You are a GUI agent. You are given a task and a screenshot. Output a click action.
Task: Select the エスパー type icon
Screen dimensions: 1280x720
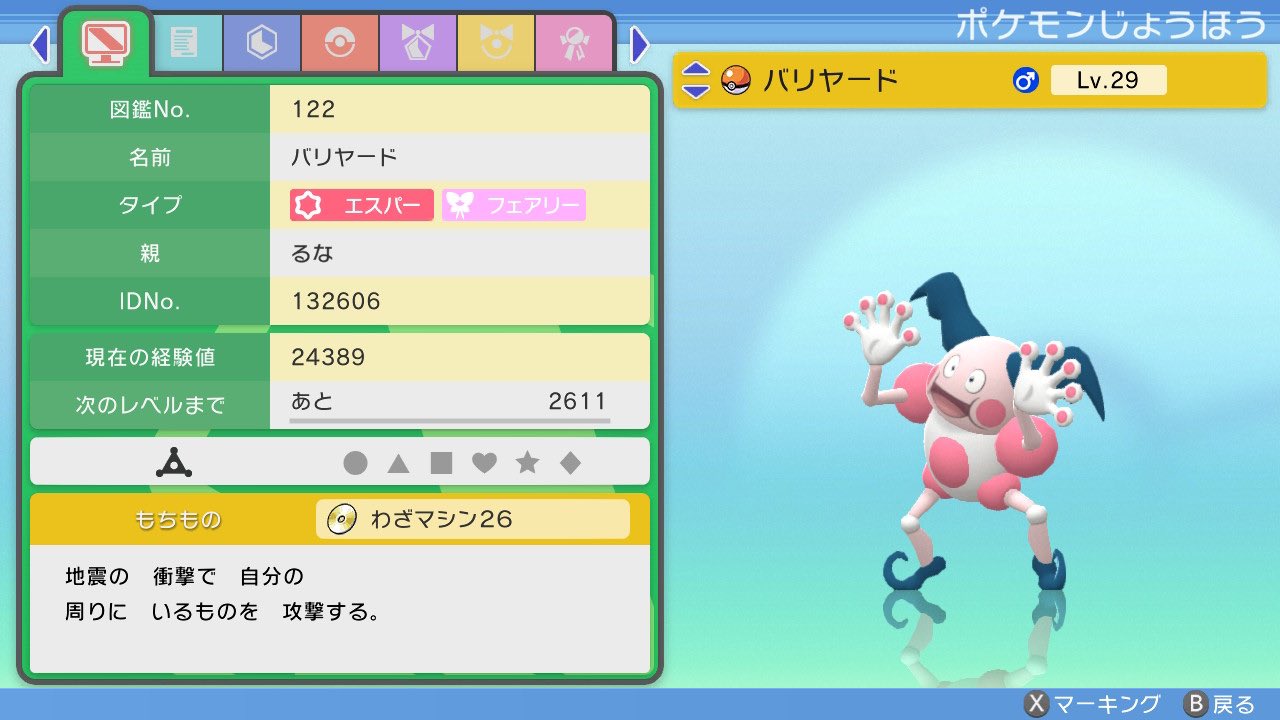click(360, 205)
